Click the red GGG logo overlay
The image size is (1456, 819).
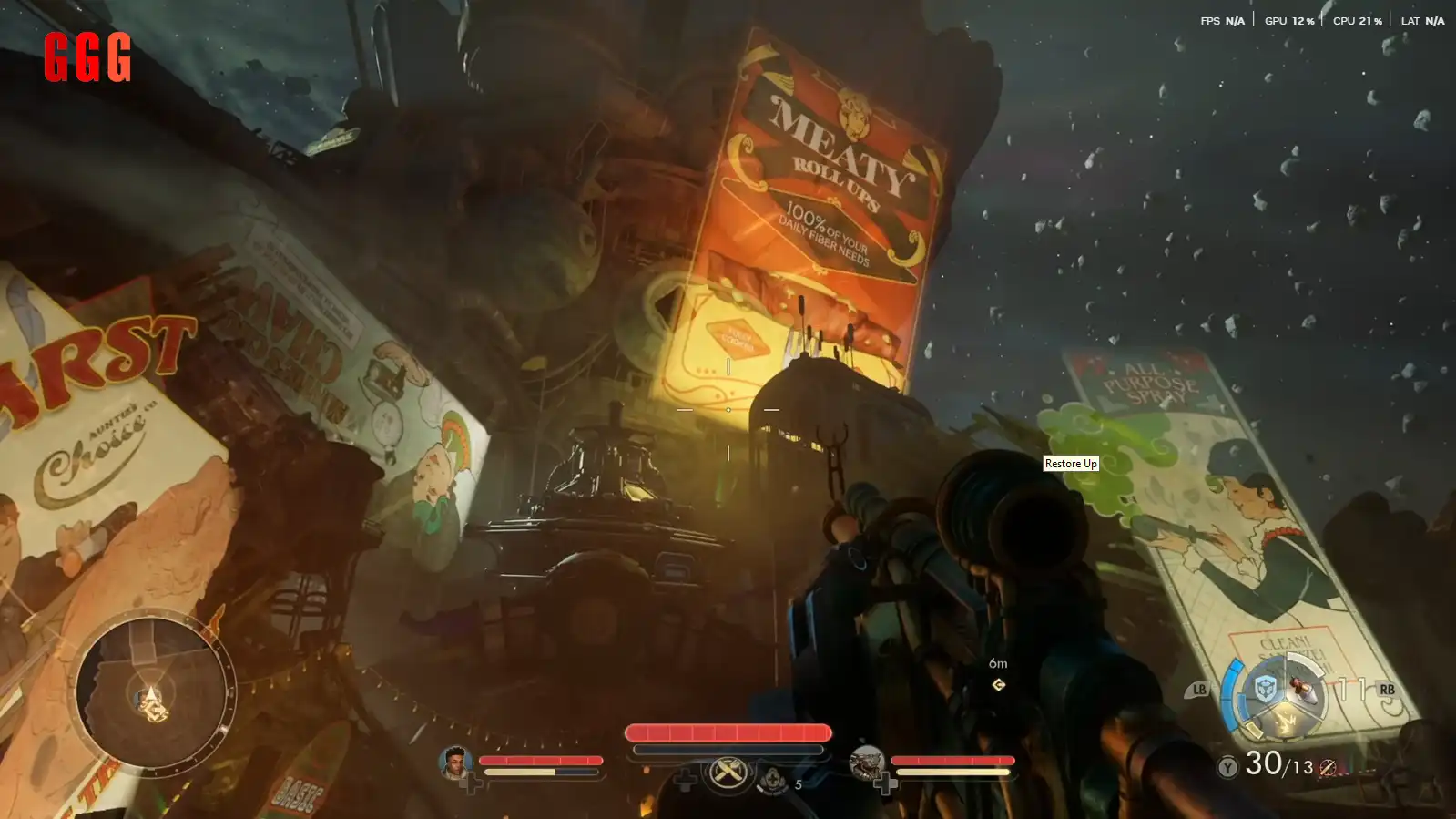pyautogui.click(x=87, y=56)
